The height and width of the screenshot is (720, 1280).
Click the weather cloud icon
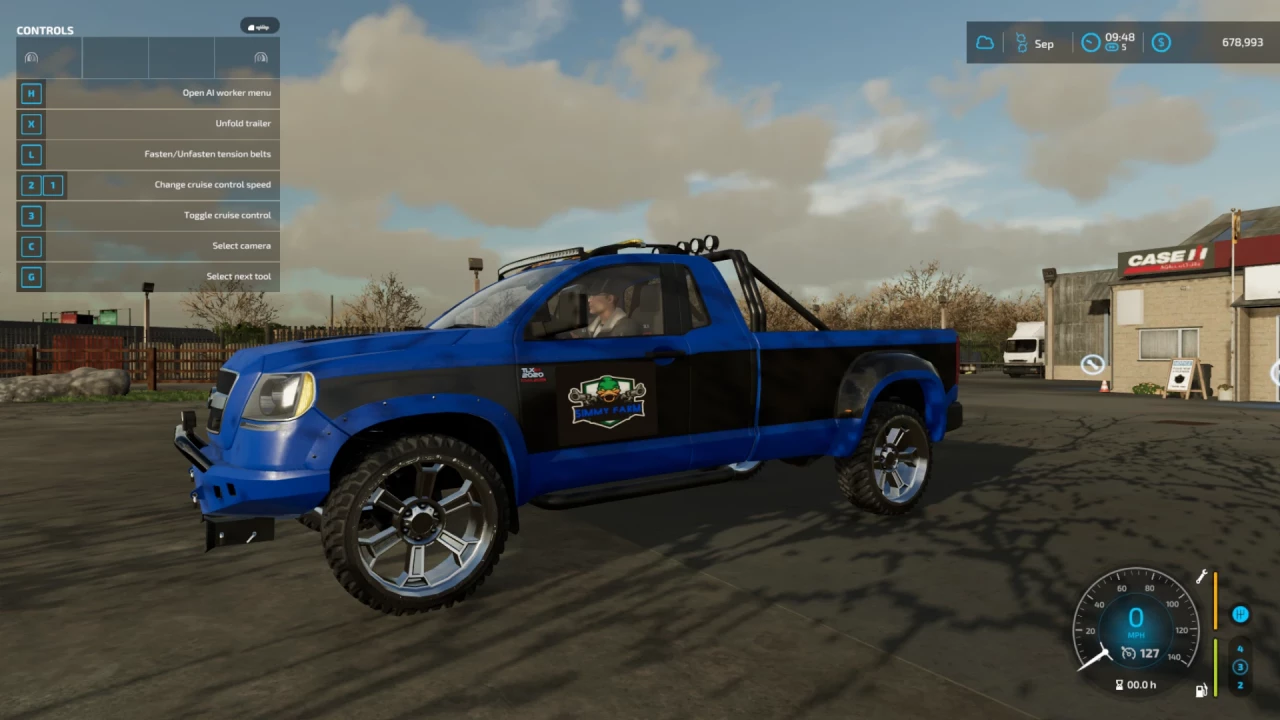click(984, 42)
